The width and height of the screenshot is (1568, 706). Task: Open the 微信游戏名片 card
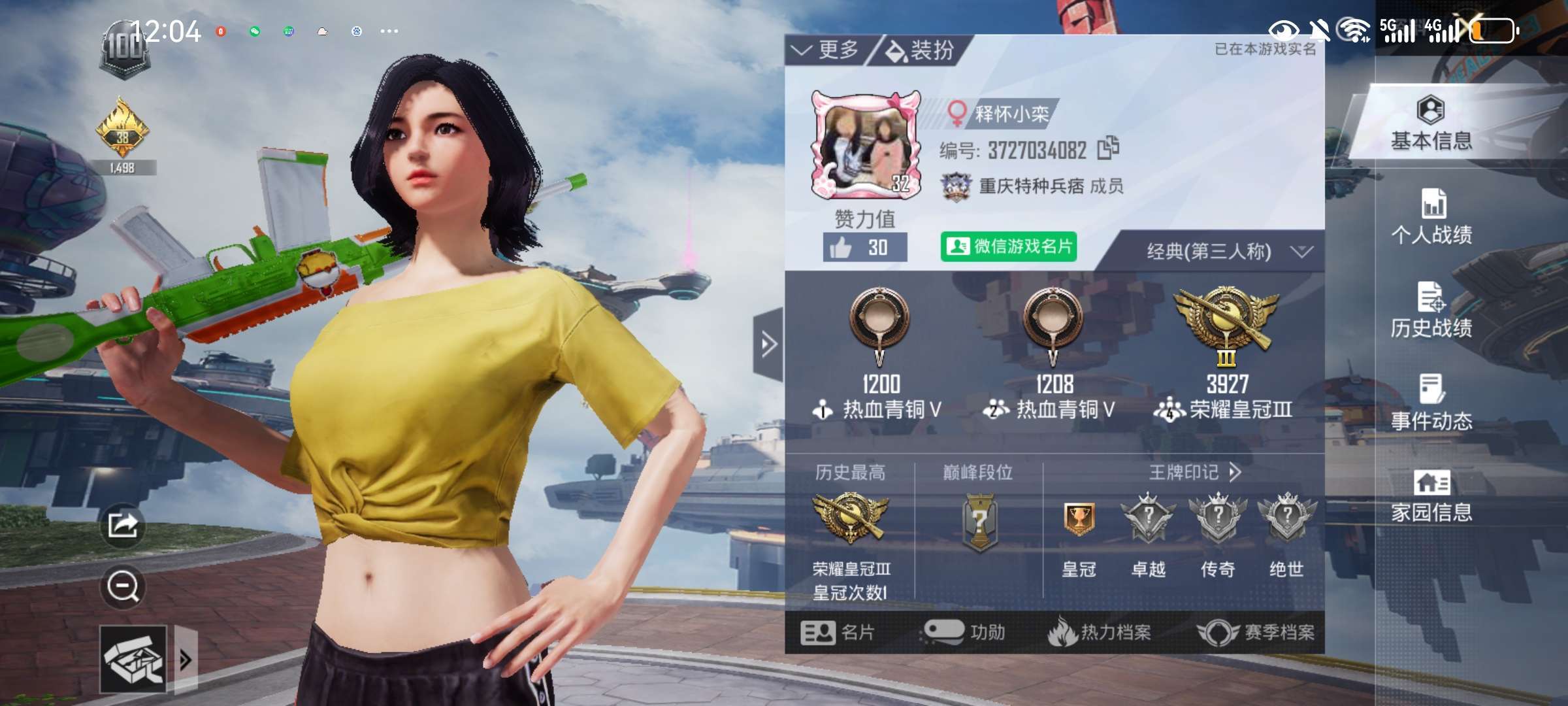1008,246
